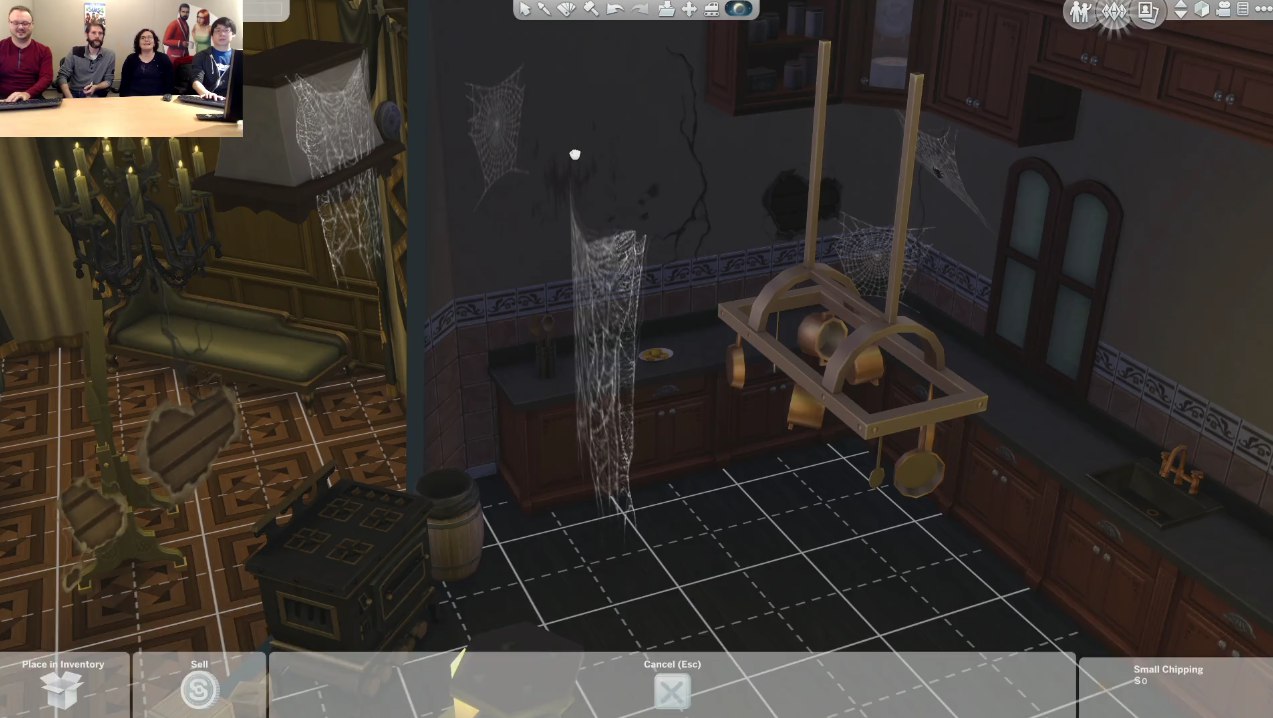Screen dimensions: 1273x718
Task: Toggle the time of day lighting
Action: click(739, 9)
